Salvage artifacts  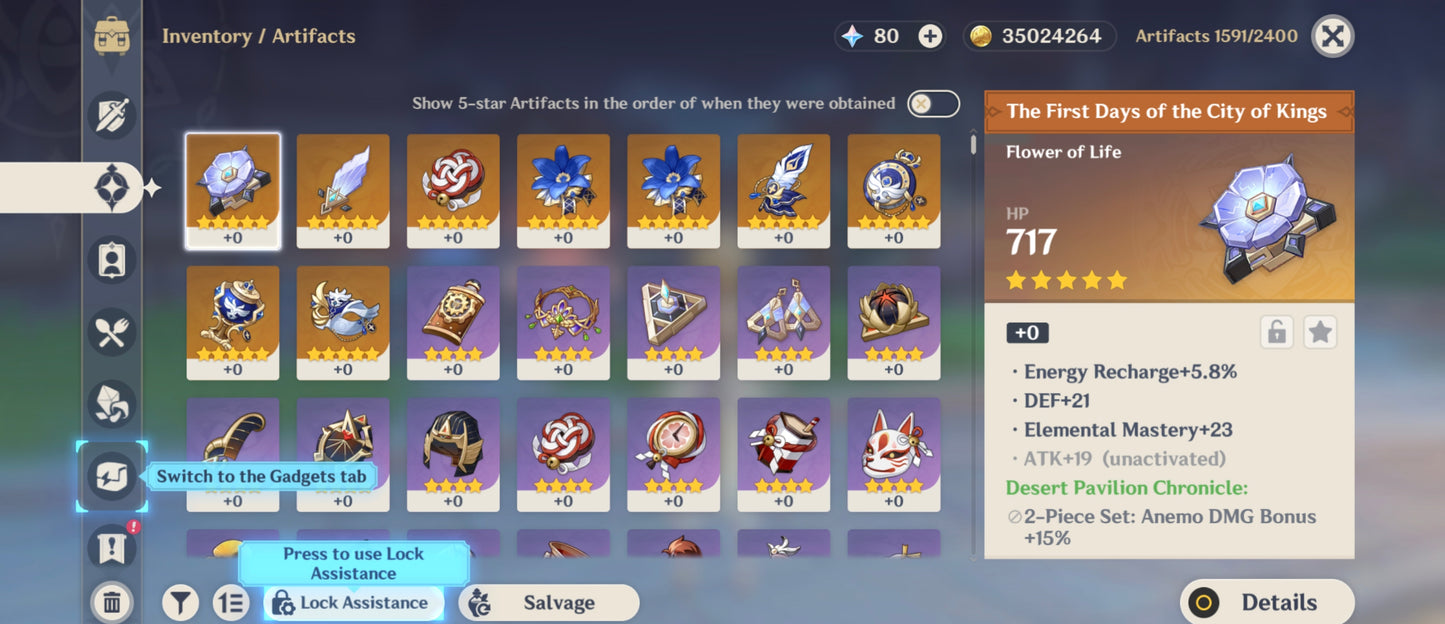coord(548,602)
